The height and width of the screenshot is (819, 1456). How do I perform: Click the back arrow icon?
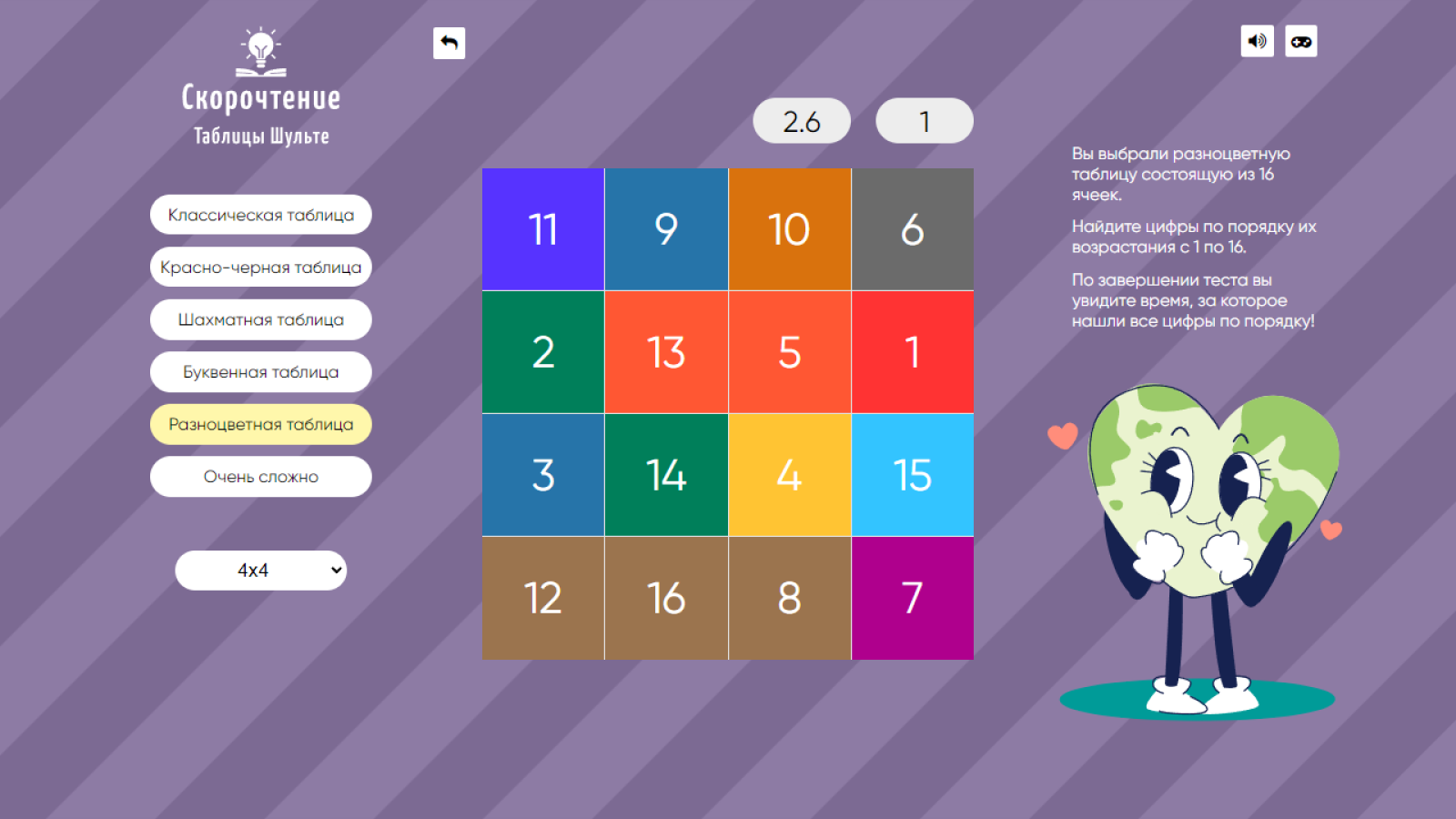click(x=448, y=42)
